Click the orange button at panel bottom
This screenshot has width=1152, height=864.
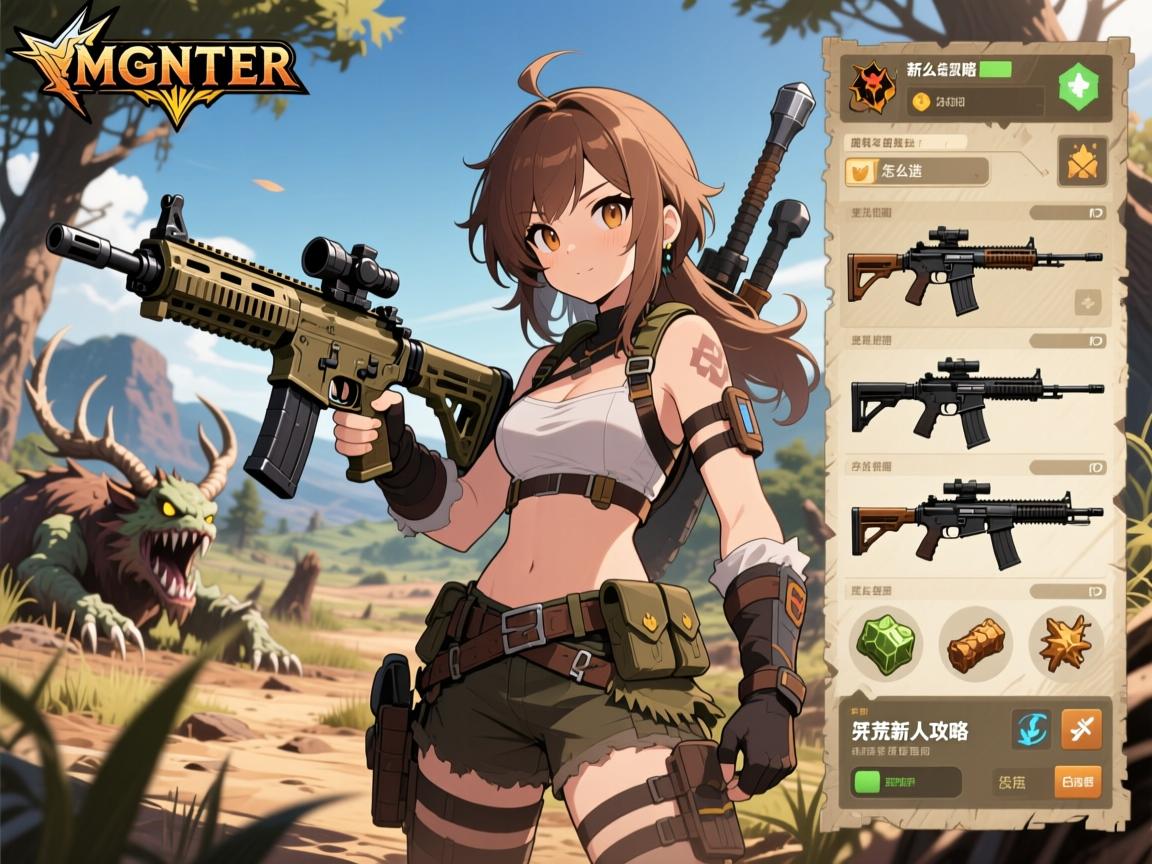pyautogui.click(x=1078, y=781)
